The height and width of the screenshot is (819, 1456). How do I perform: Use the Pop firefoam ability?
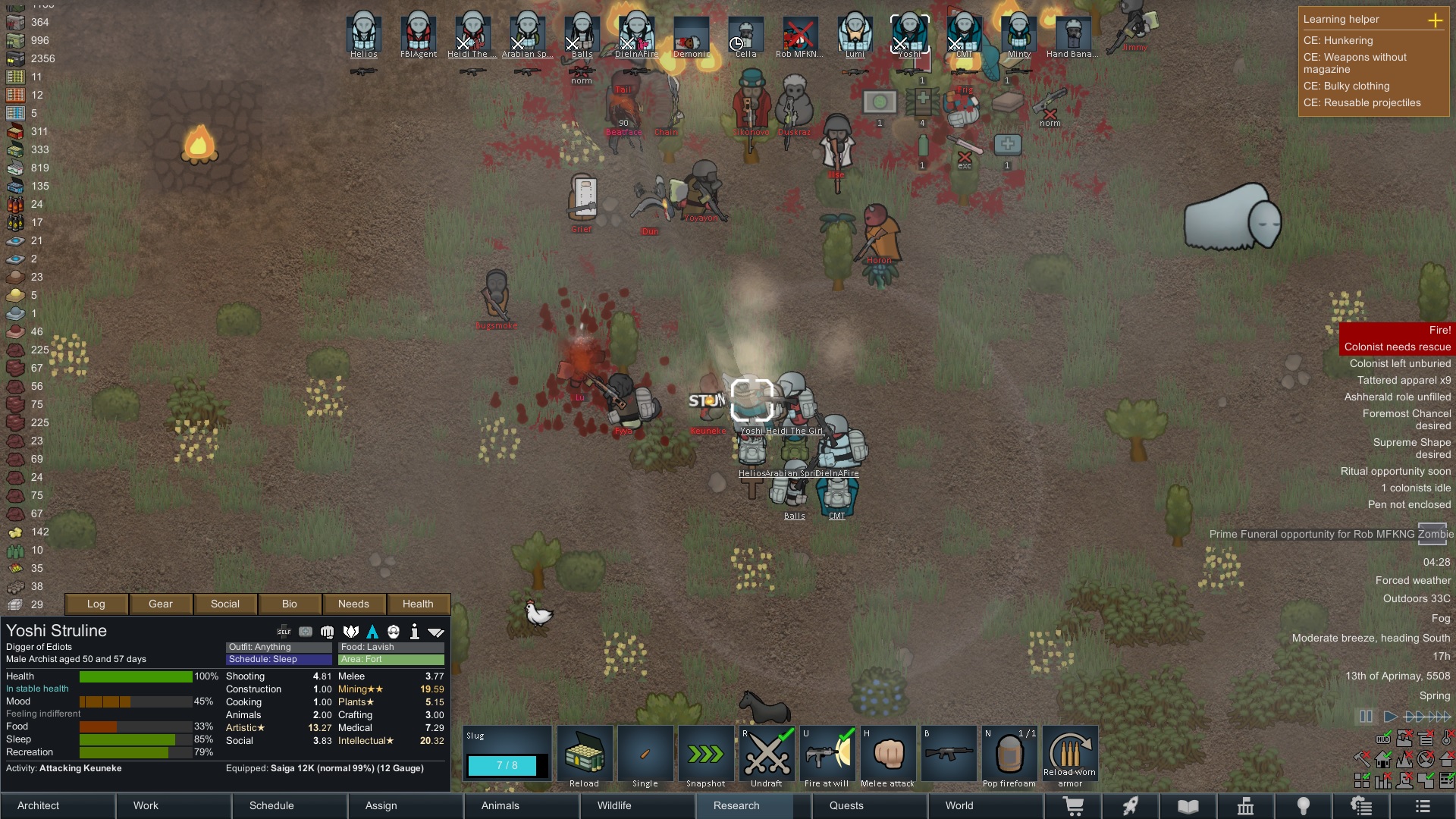[x=1009, y=755]
